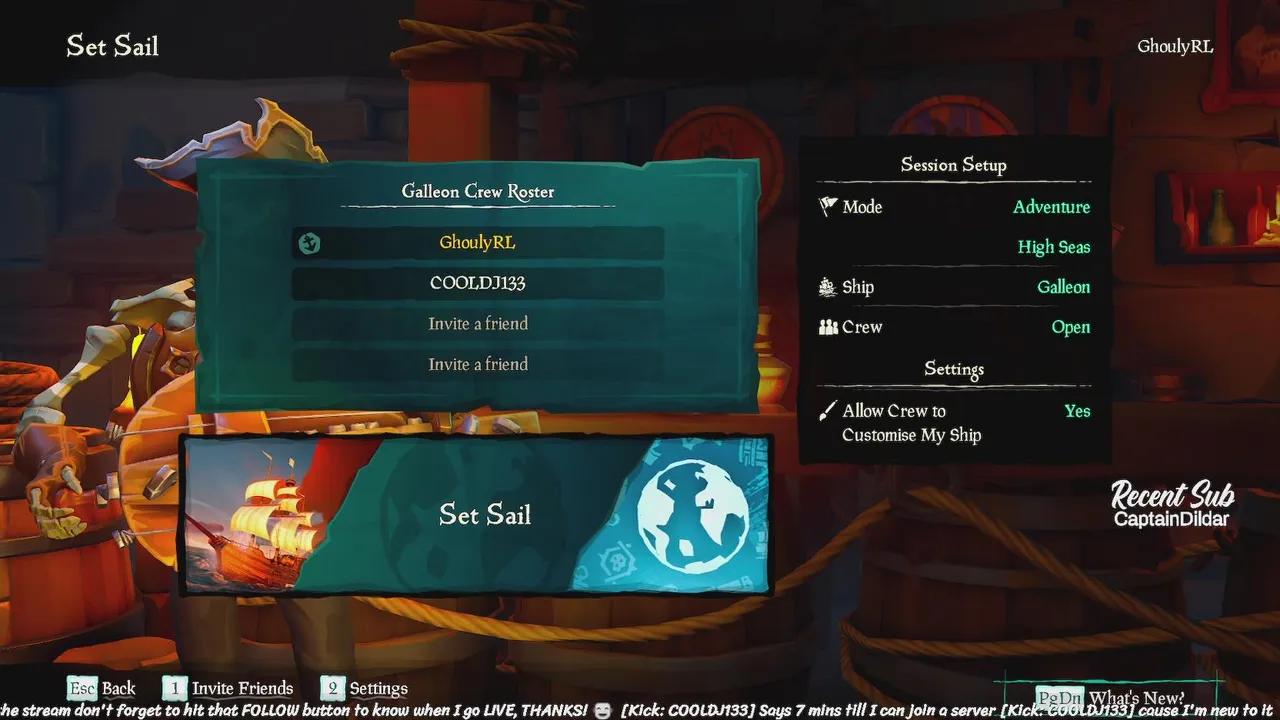The height and width of the screenshot is (720, 1280).
Task: Open the Invite Friends option
Action: coord(229,688)
